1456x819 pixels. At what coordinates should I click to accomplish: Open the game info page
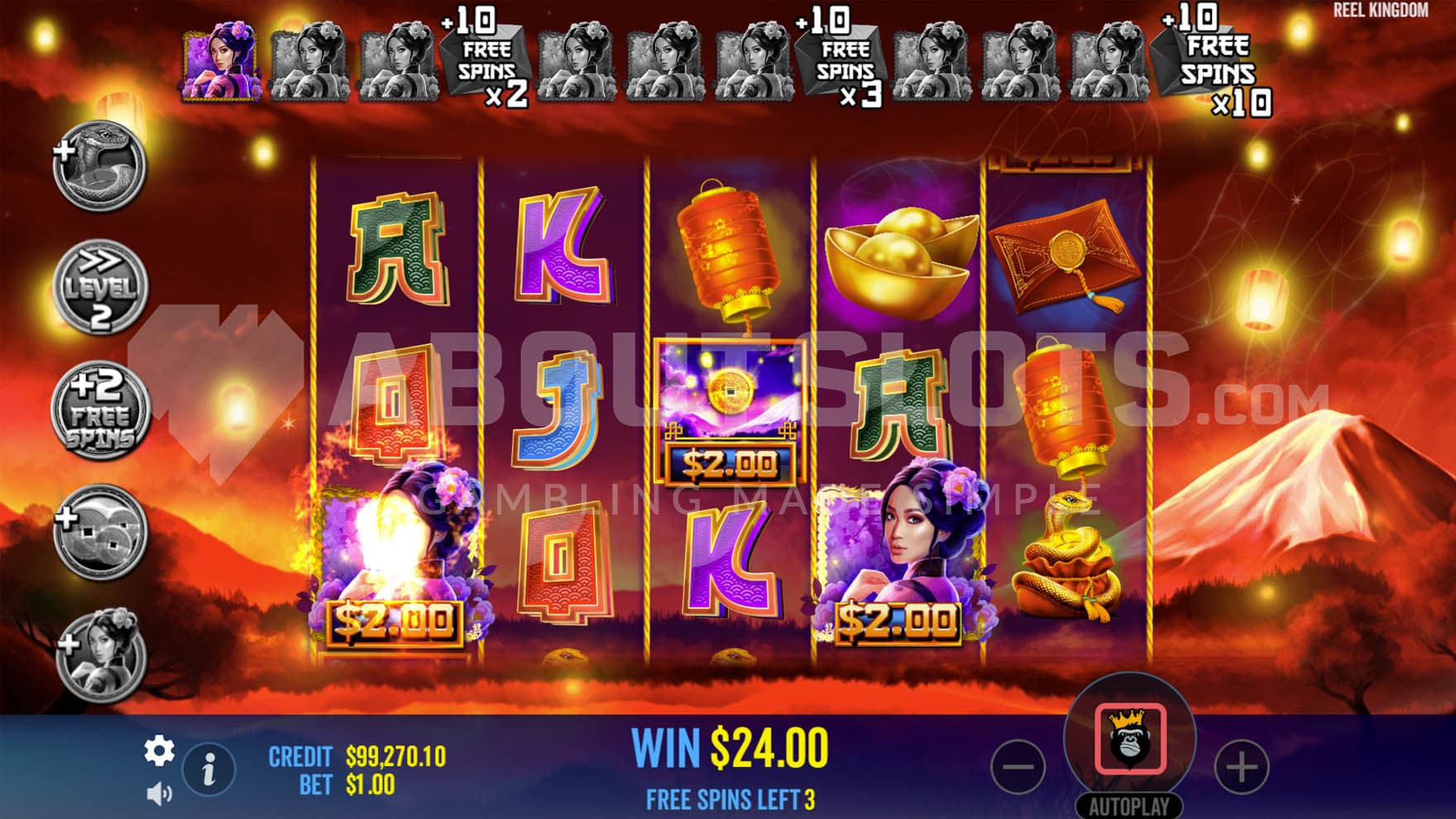pos(208,769)
